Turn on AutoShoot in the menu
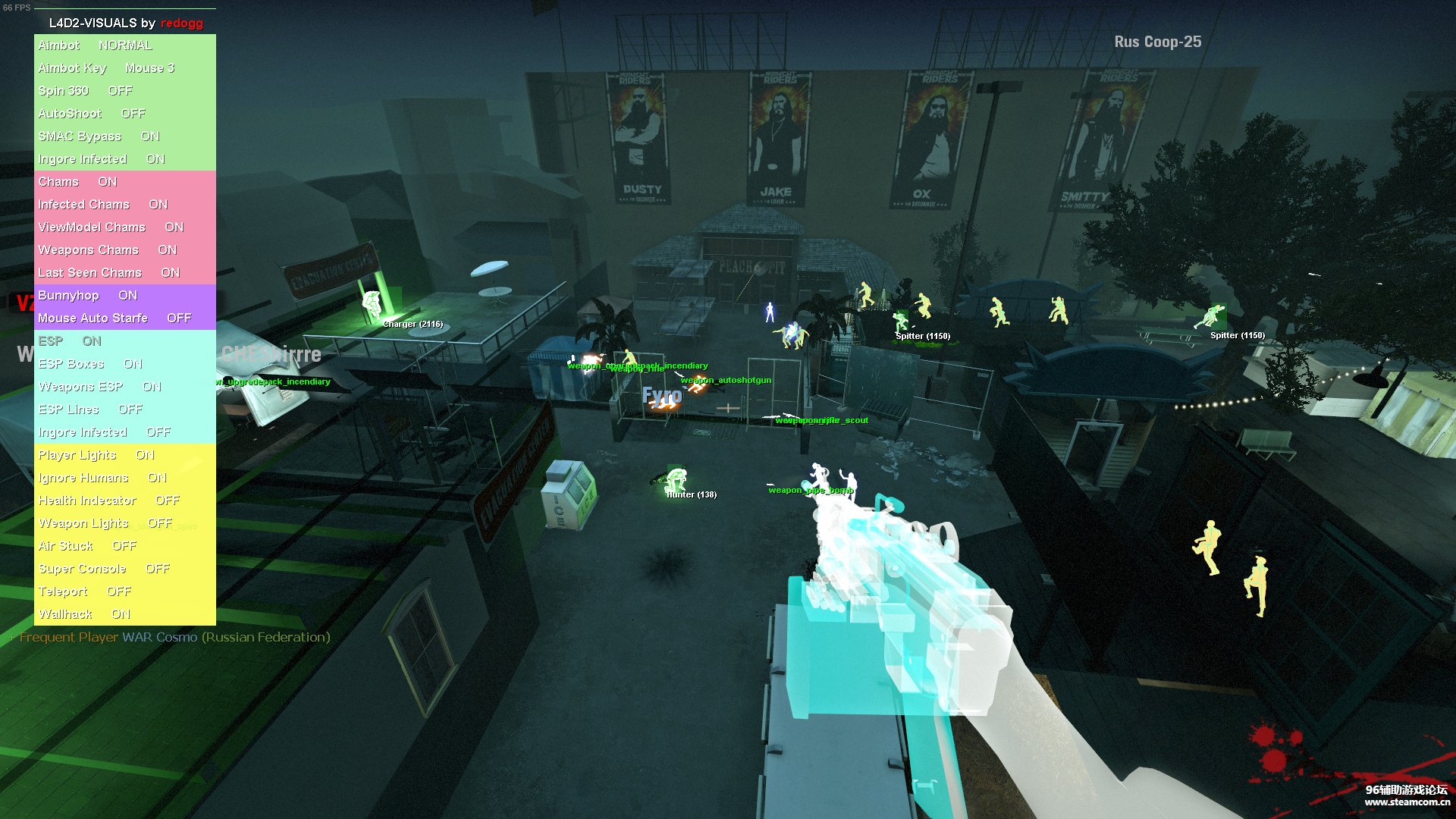This screenshot has height=819, width=1456. coord(92,114)
